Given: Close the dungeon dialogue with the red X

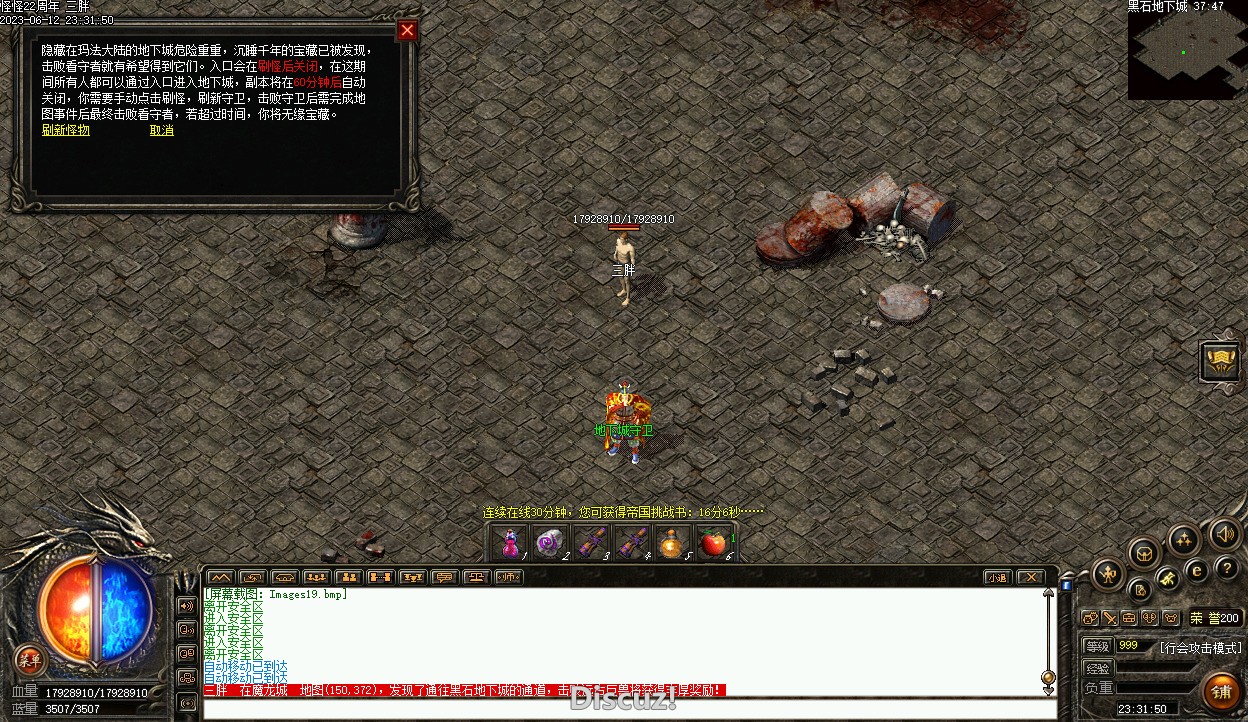Looking at the screenshot, I should point(407,31).
